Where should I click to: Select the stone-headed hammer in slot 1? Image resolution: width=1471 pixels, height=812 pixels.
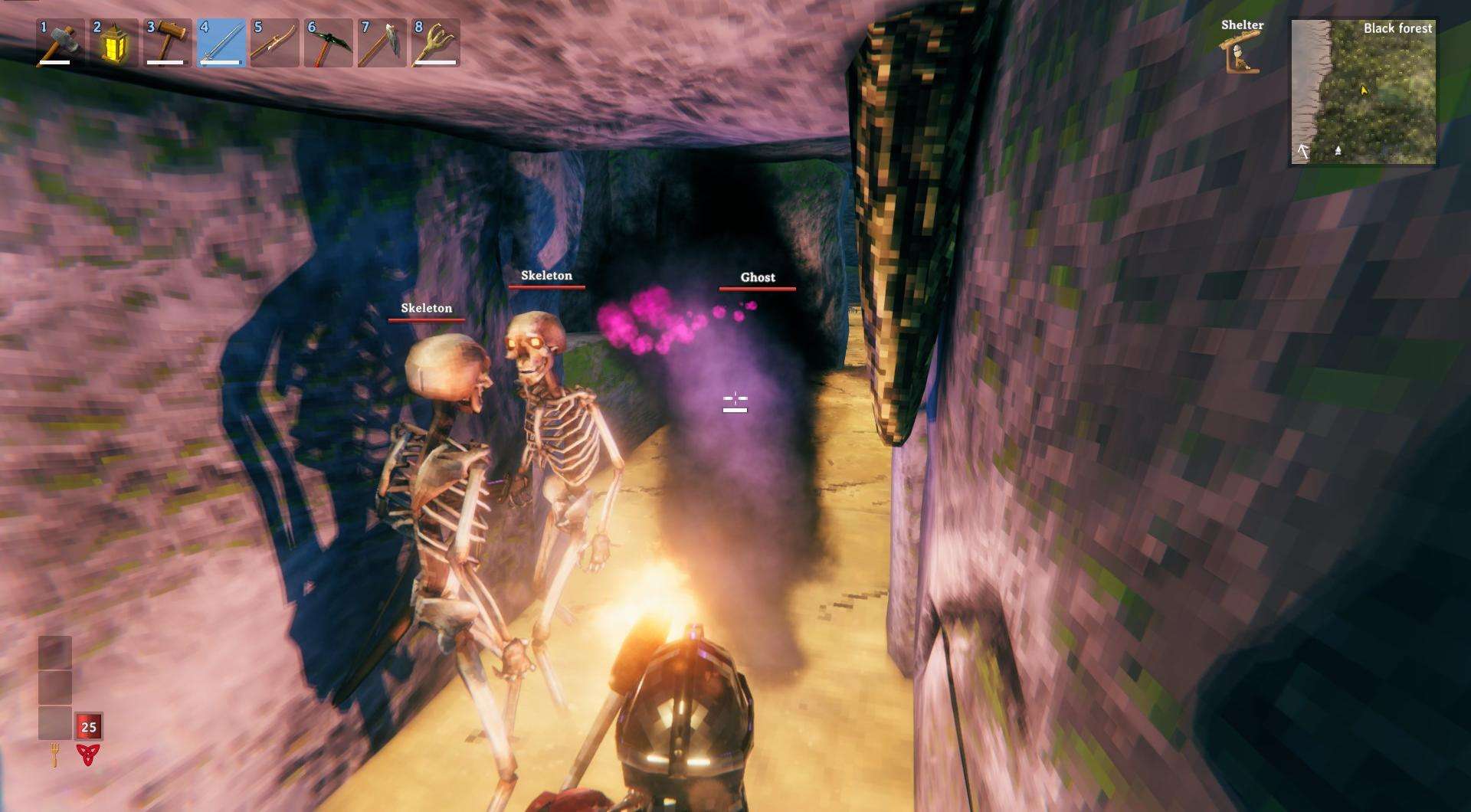[60, 43]
